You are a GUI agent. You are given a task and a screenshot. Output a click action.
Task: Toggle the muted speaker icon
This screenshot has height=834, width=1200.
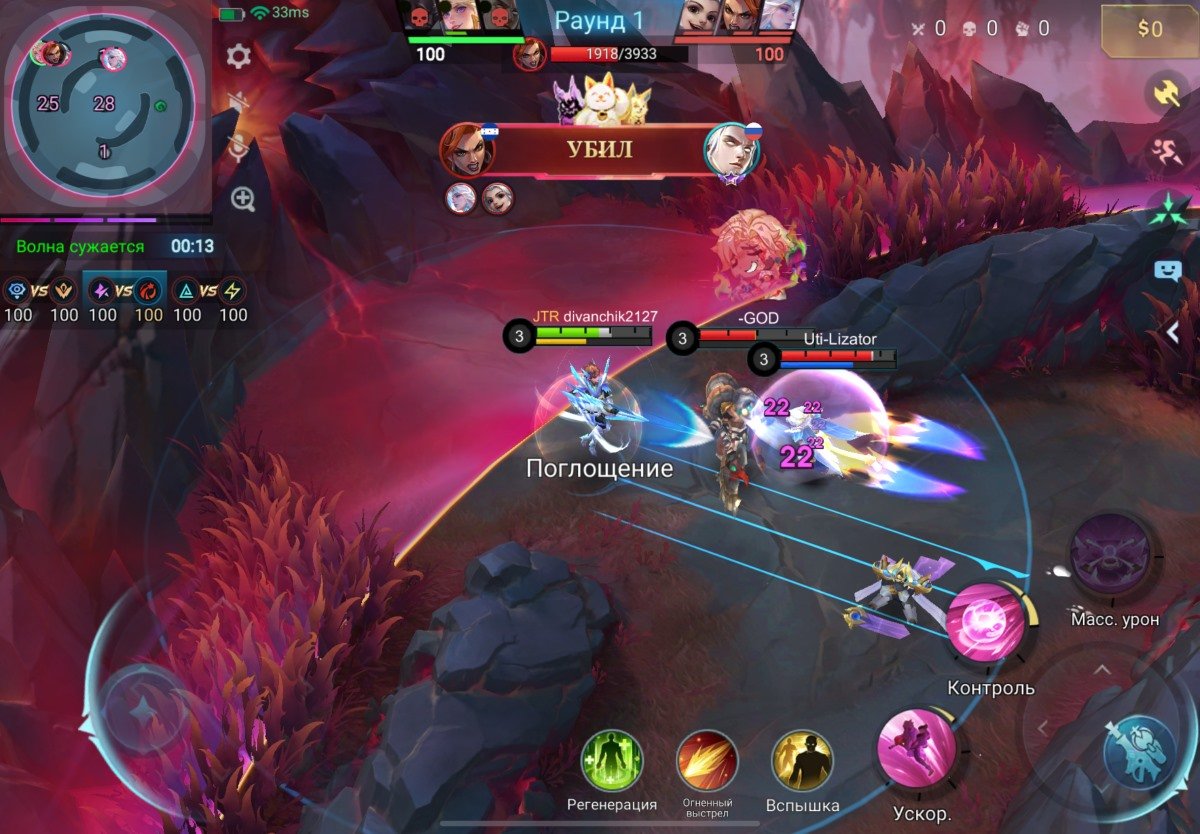[238, 102]
